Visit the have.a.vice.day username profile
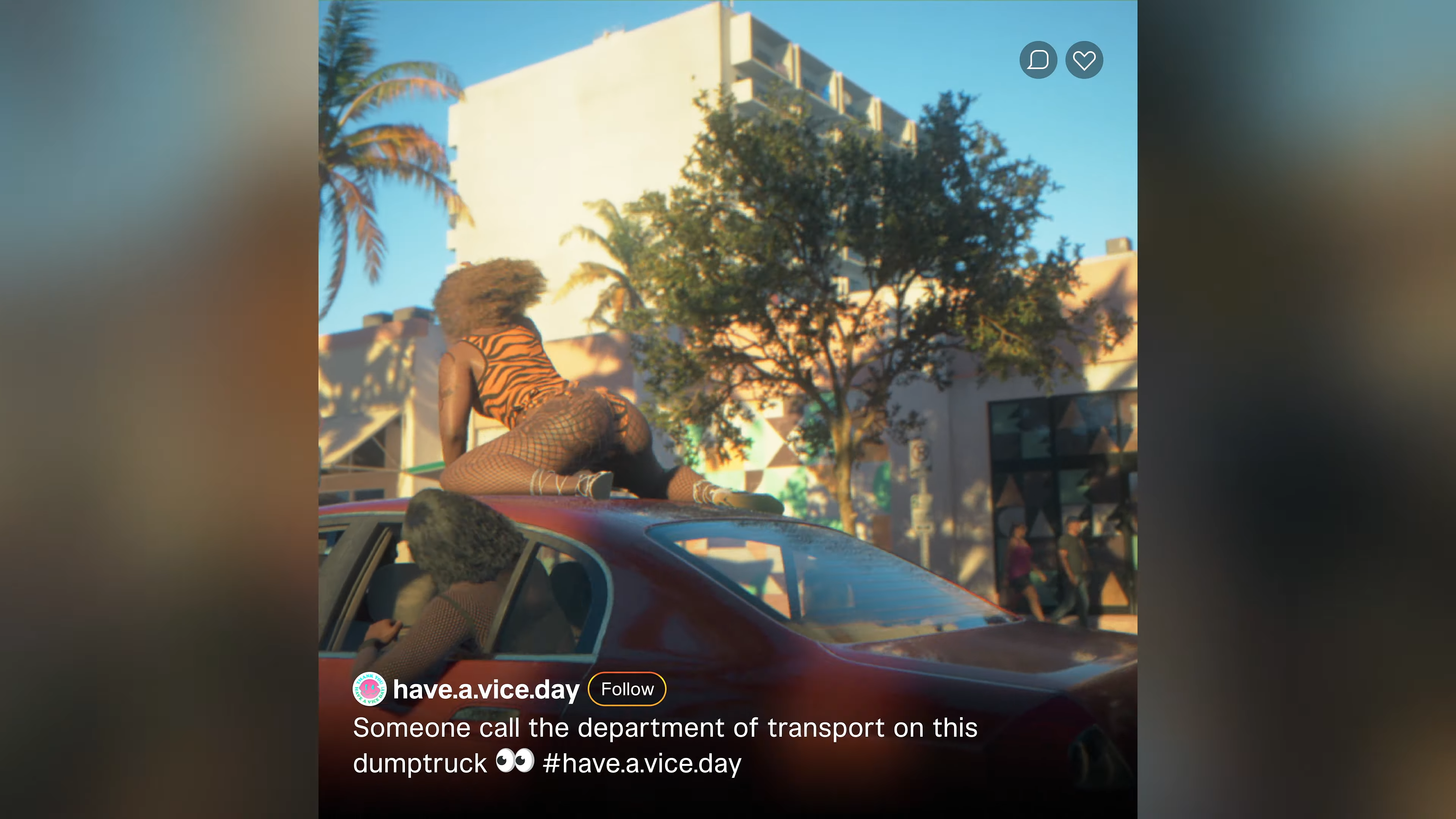Screen dimensions: 1456x819 point(486,689)
